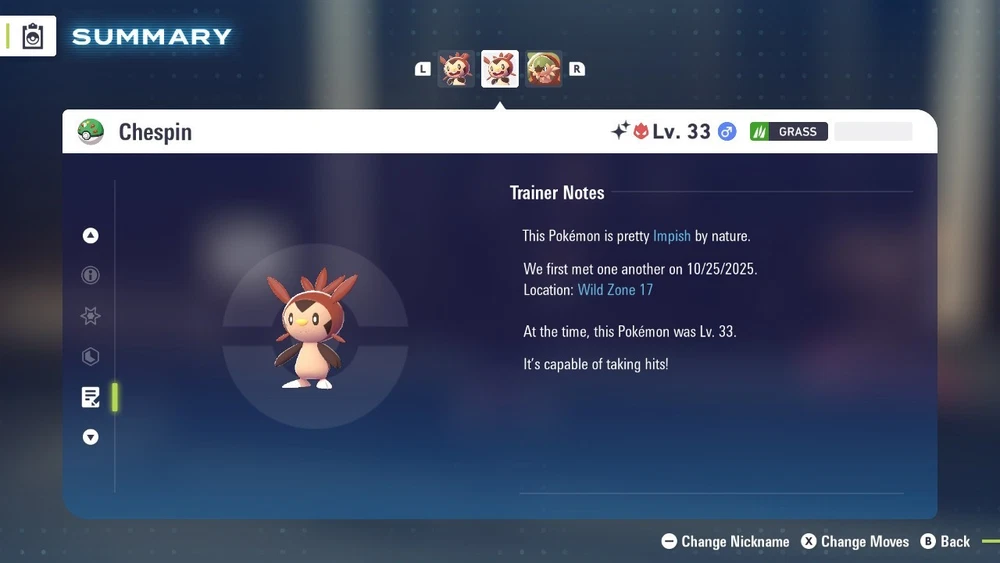1000x563 pixels.
Task: Select the Trainer Notes notepad tab
Action: coord(91,397)
